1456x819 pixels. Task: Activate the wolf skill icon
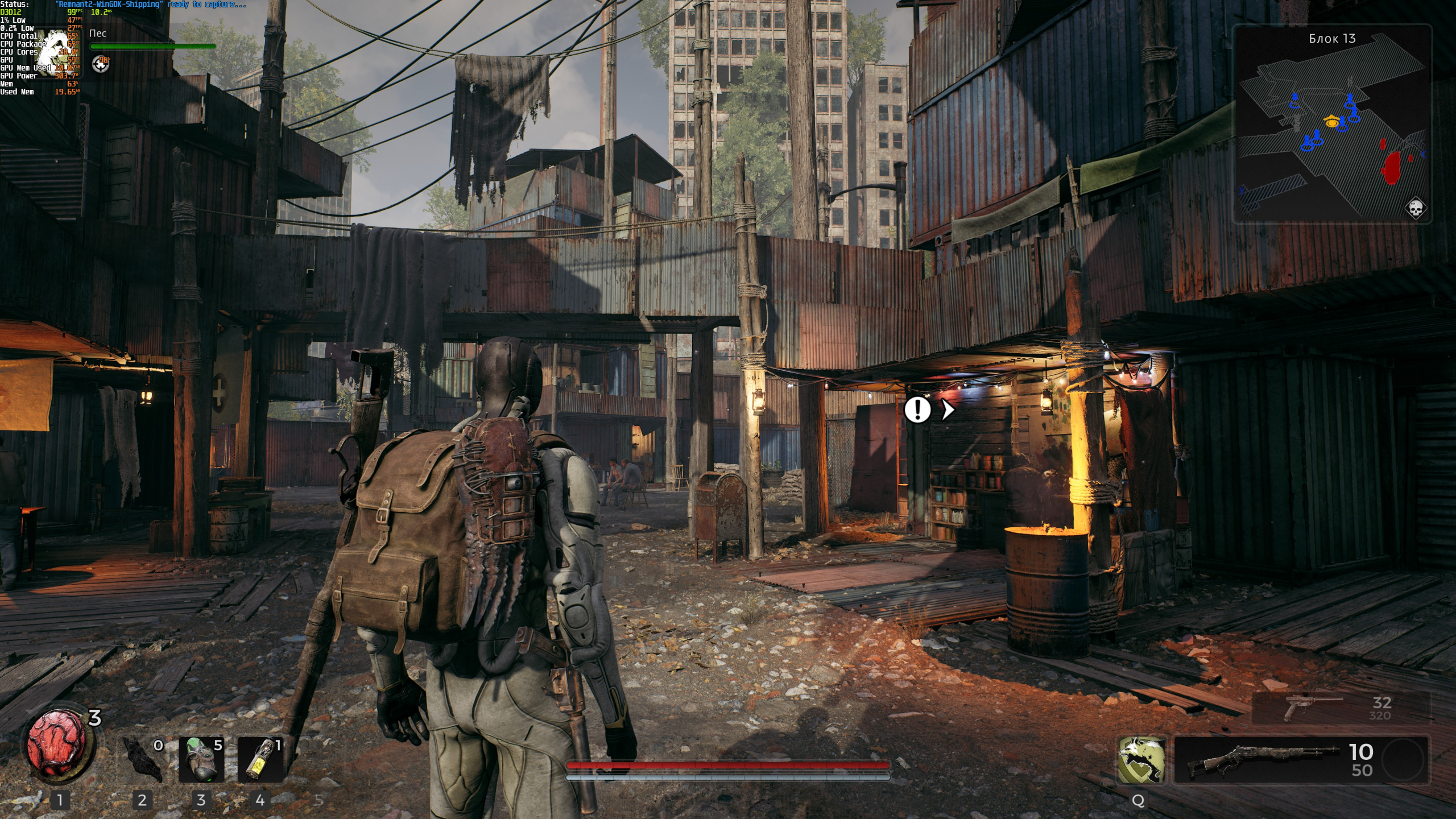pyautogui.click(x=1140, y=759)
